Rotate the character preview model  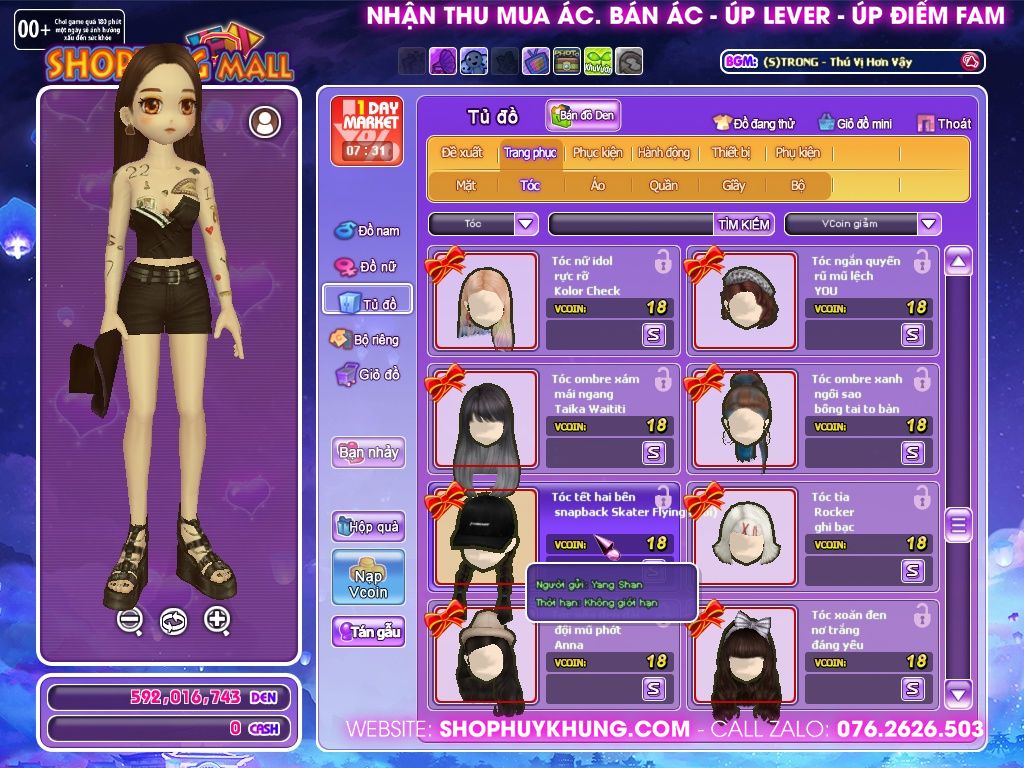click(173, 621)
